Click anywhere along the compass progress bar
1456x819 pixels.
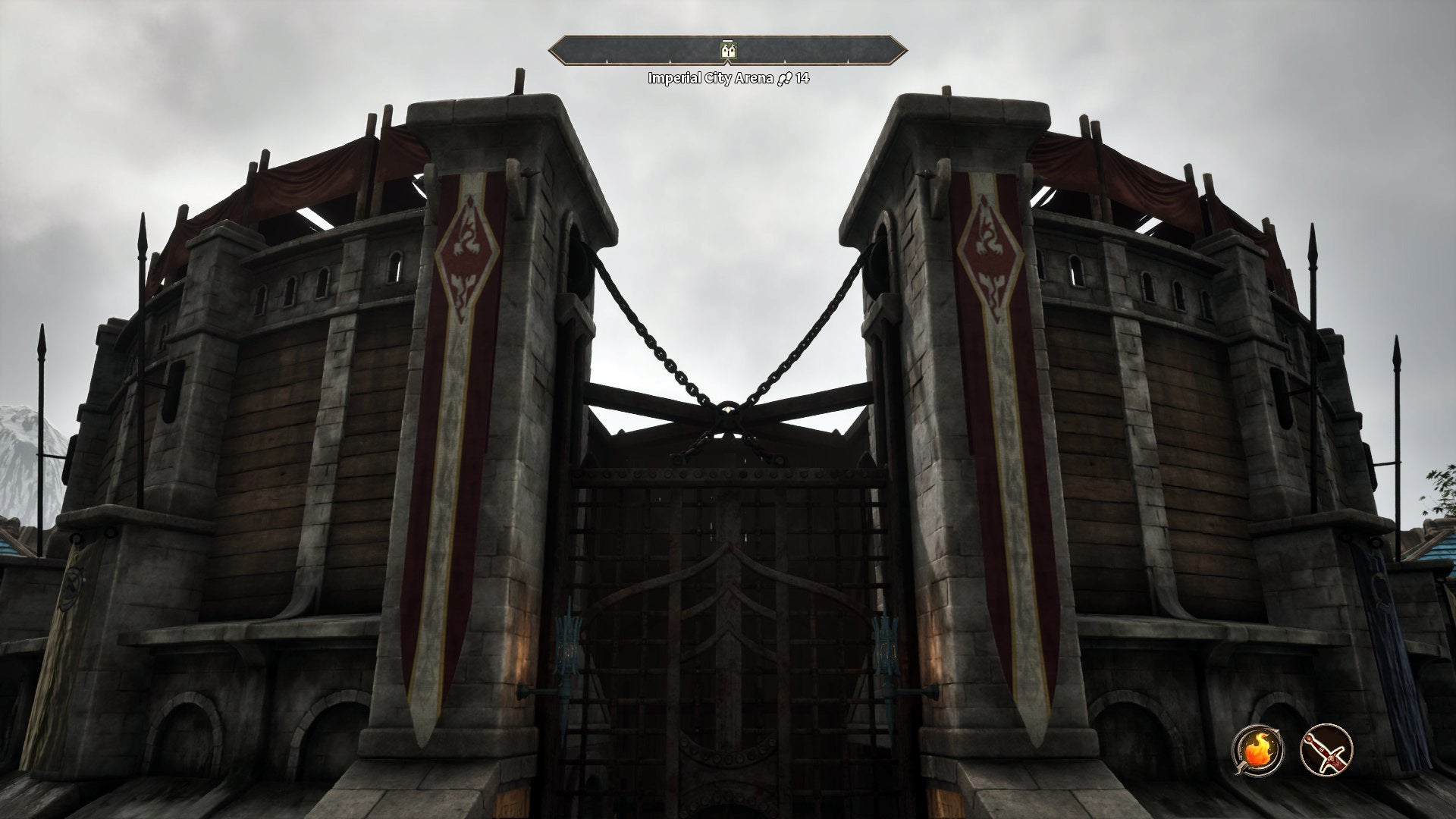819,50
